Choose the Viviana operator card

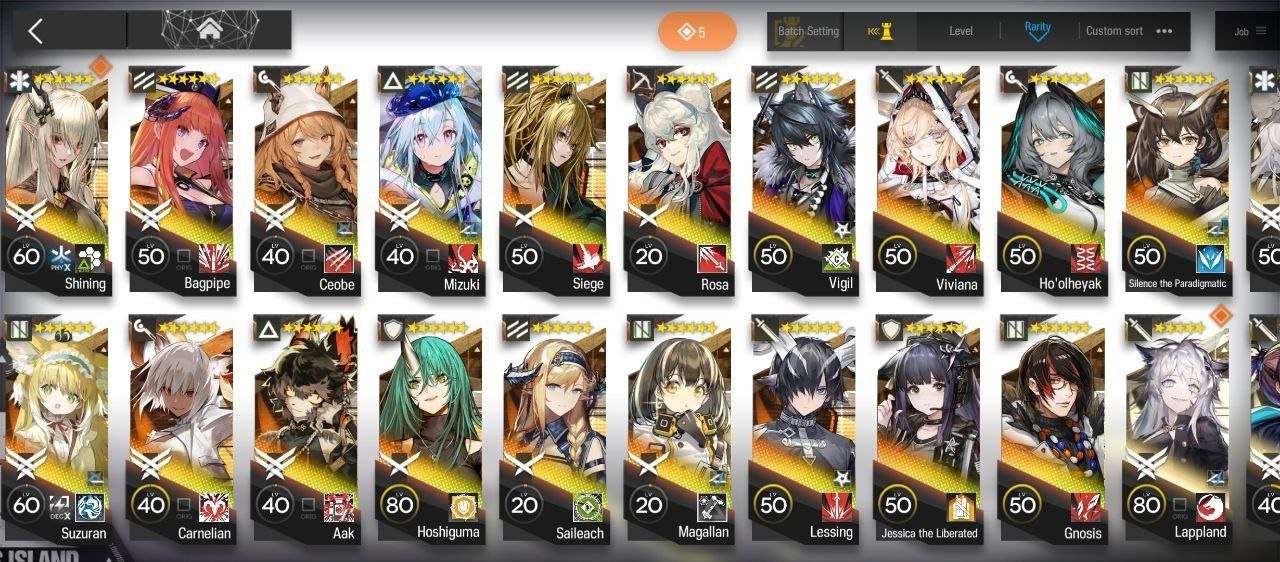928,180
